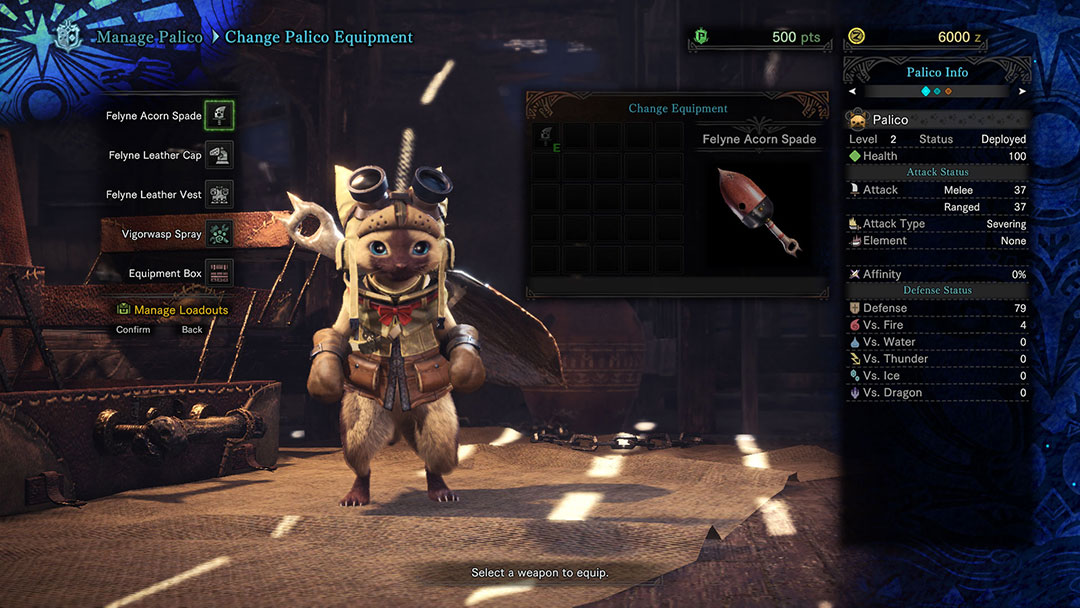Click the left arrow on Palico Info
The height and width of the screenshot is (608, 1080).
pos(852,91)
